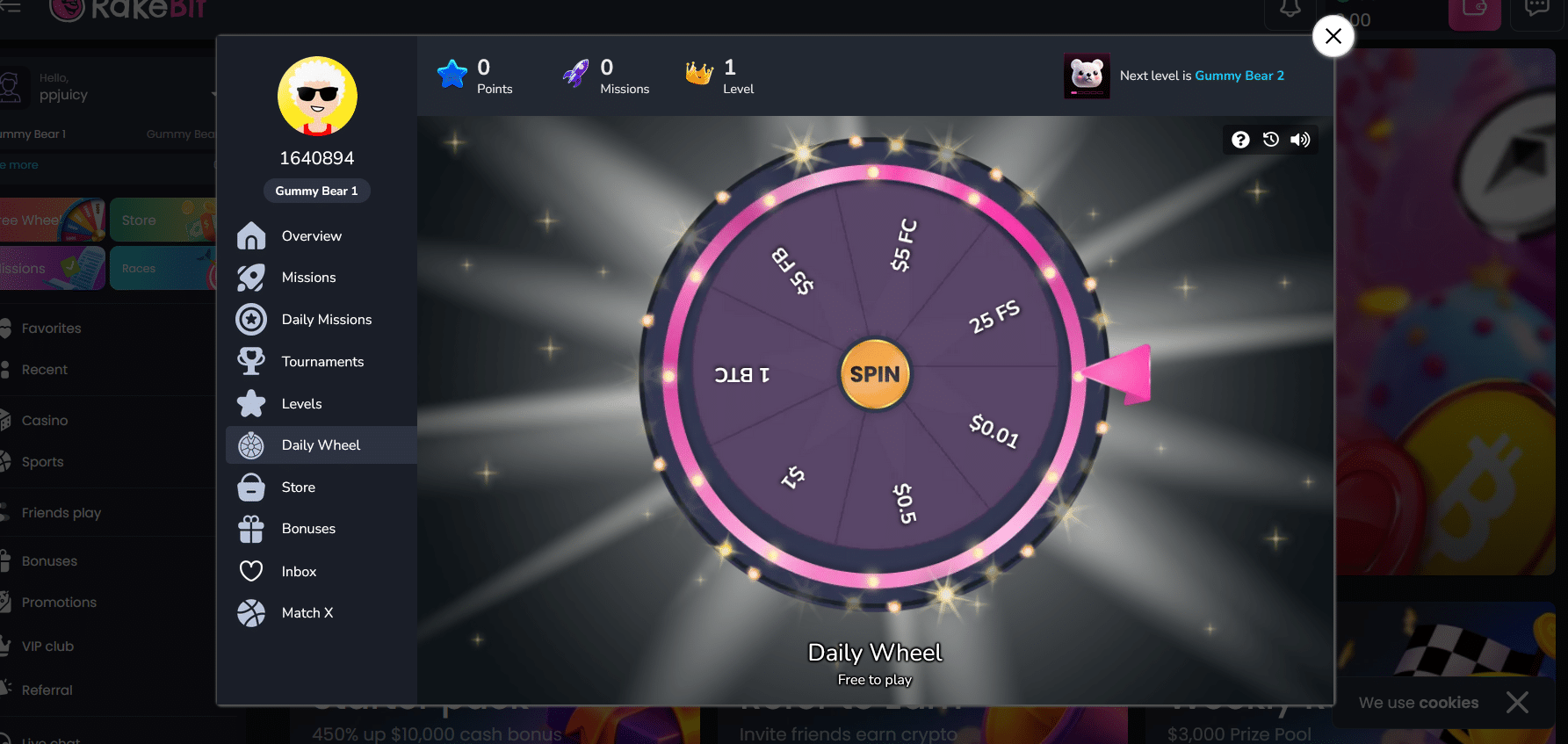Expand the ppjuicy account dropdown

tap(213, 93)
